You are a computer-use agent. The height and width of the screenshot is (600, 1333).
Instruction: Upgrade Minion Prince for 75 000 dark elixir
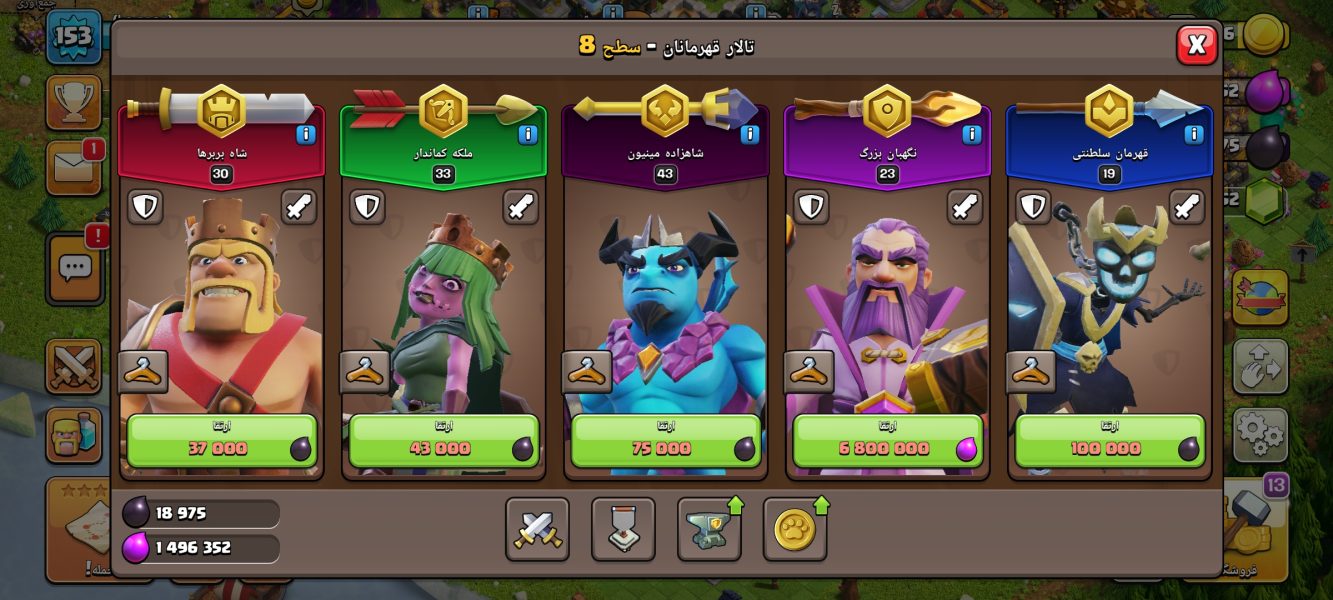point(665,441)
